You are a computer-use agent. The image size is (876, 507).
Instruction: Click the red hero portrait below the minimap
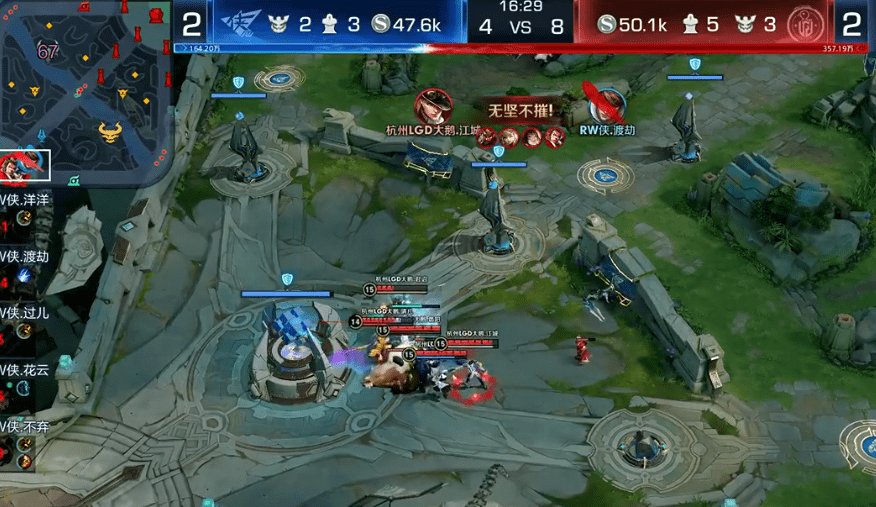tap(24, 166)
